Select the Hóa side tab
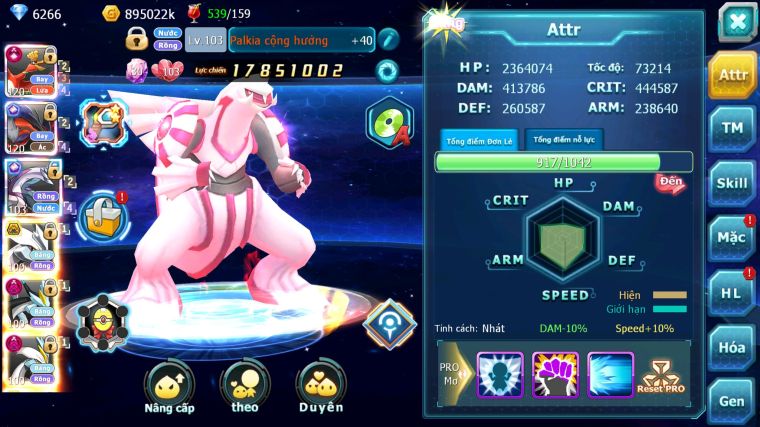760x427 pixels. tap(732, 347)
